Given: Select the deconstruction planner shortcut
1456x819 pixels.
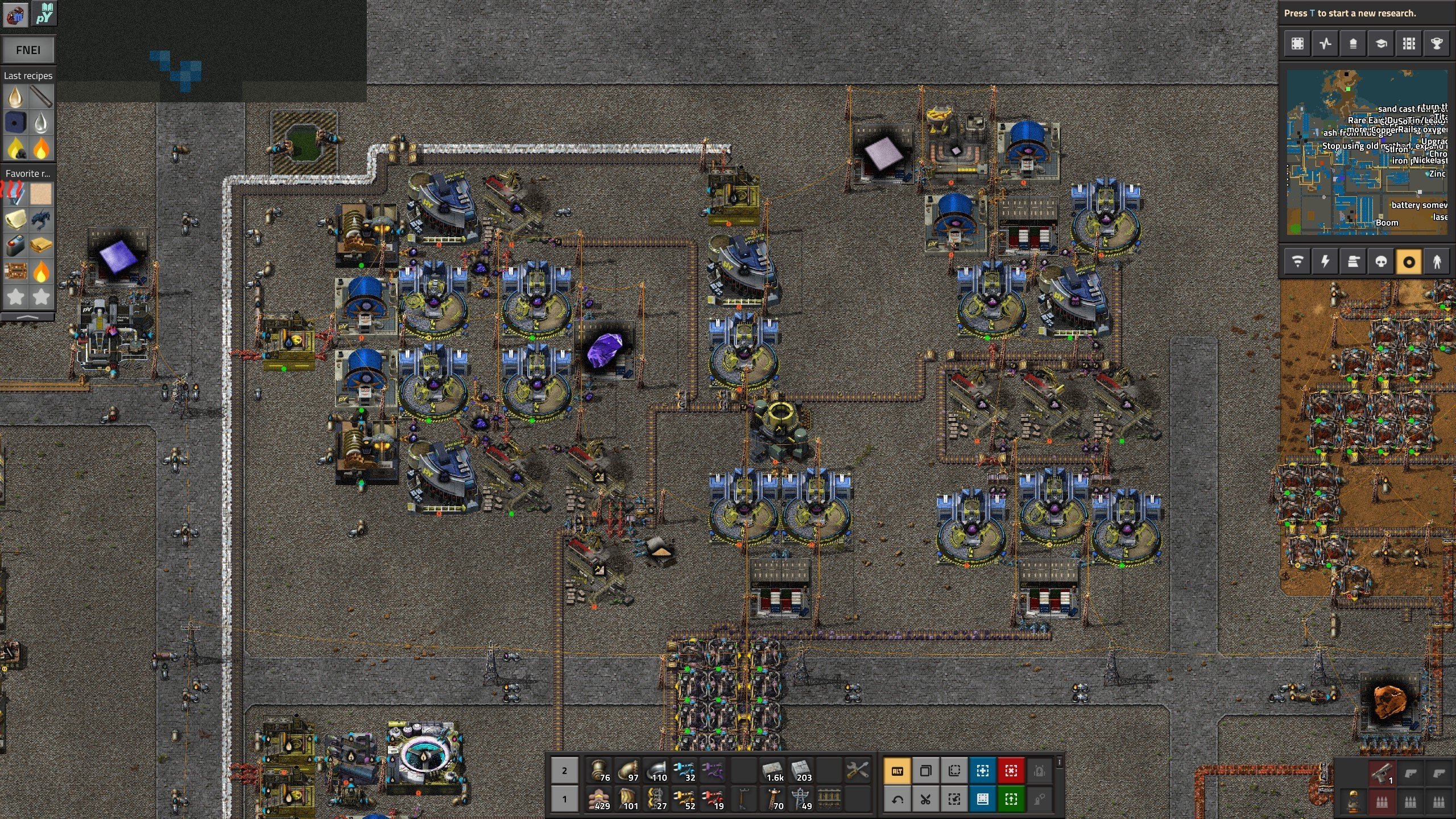Looking at the screenshot, I should tap(1012, 771).
